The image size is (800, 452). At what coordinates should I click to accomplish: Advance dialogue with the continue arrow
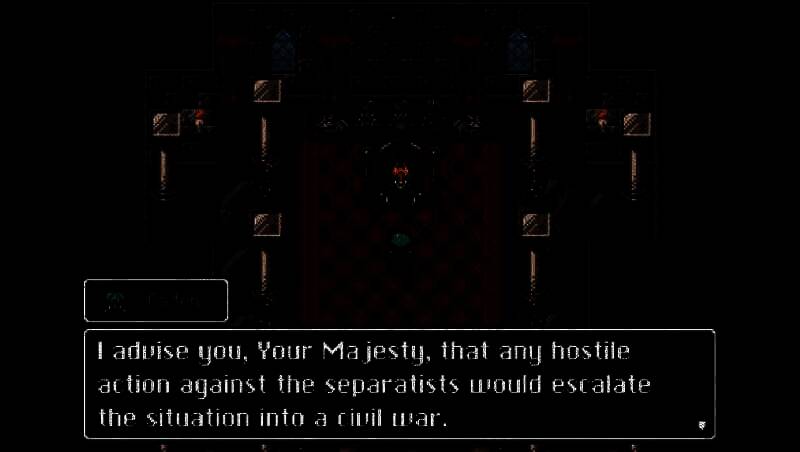tap(701, 425)
